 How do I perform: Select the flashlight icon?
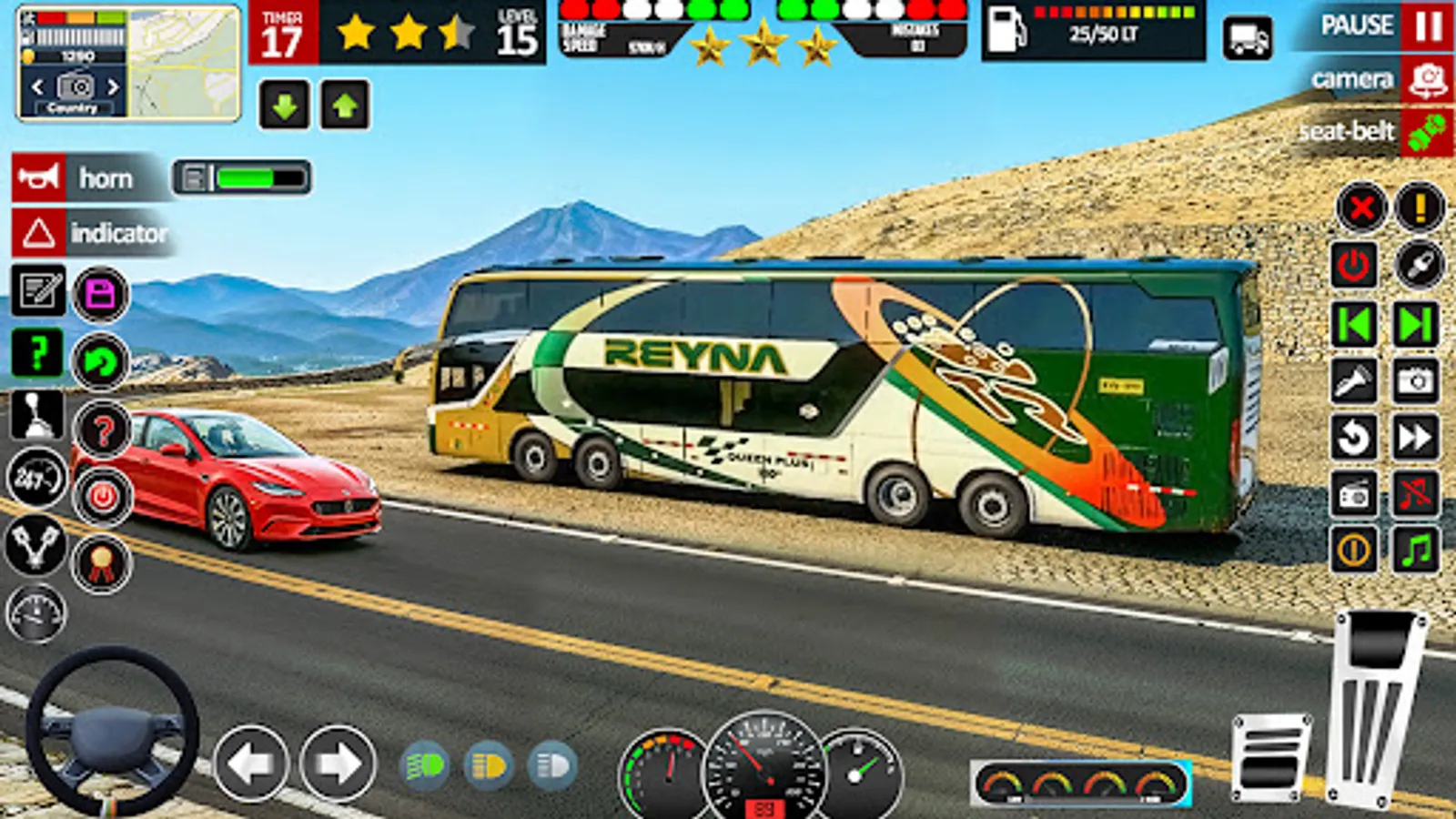coord(1354,379)
